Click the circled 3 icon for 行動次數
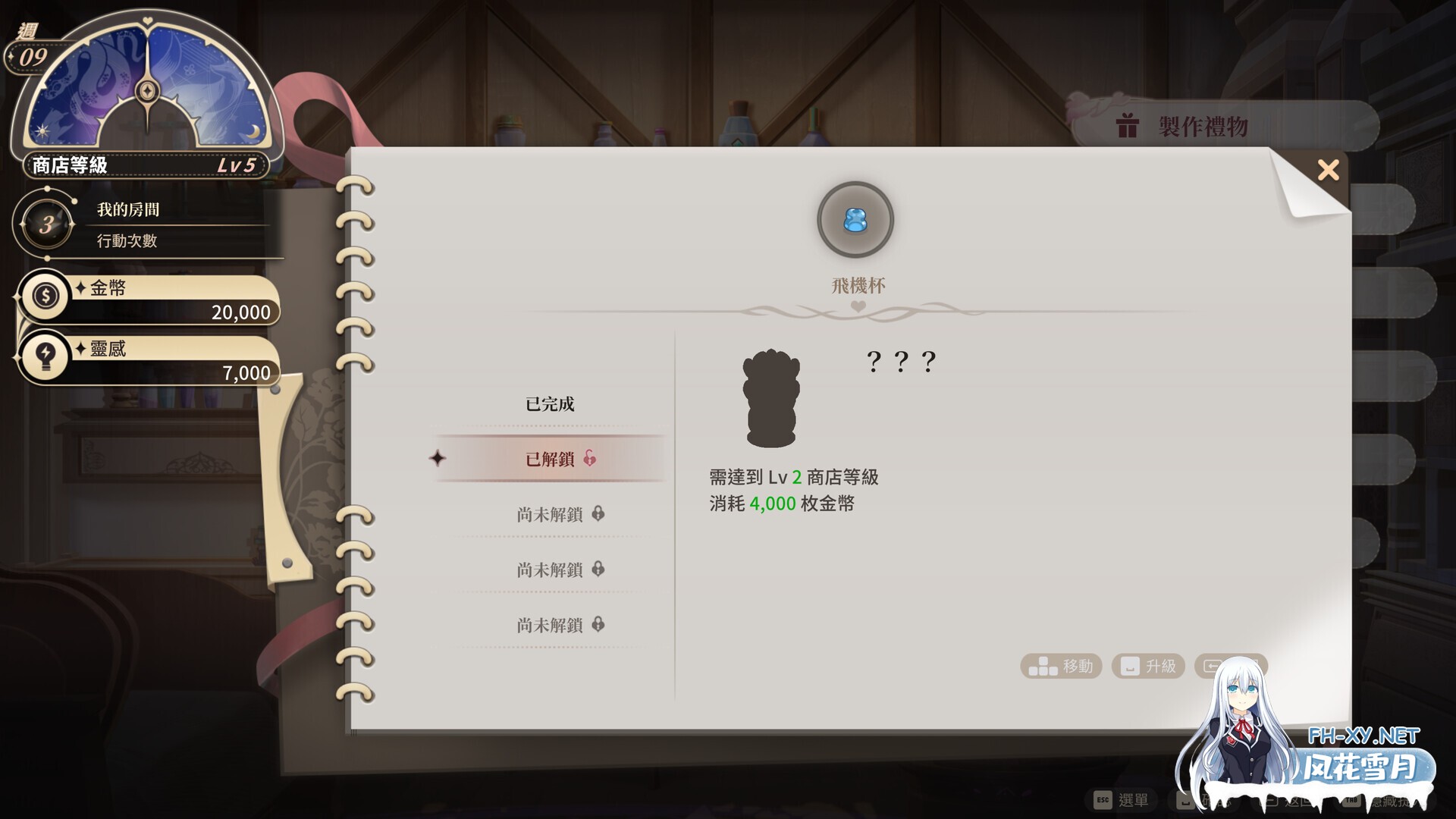This screenshot has height=819, width=1456. pyautogui.click(x=47, y=224)
